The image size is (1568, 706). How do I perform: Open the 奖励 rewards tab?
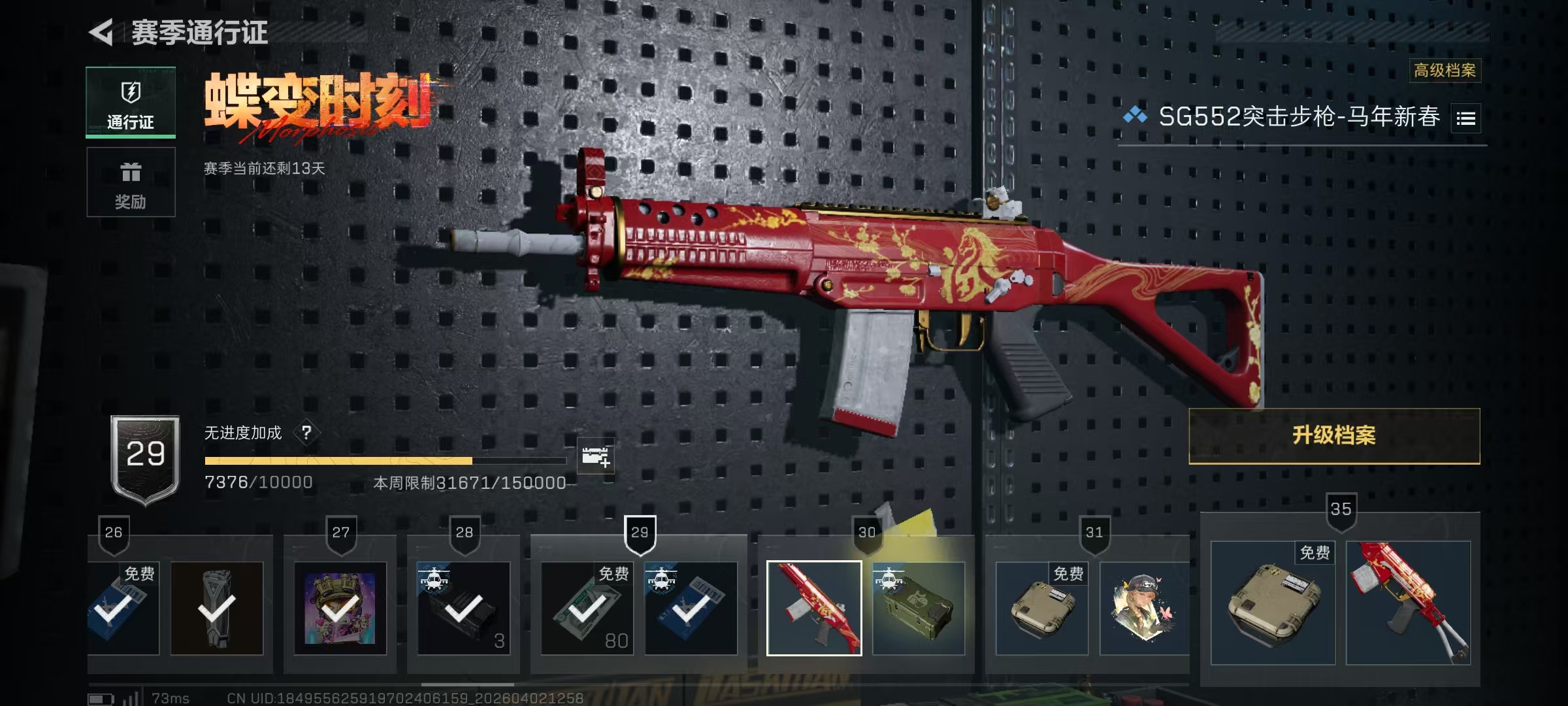coord(131,182)
